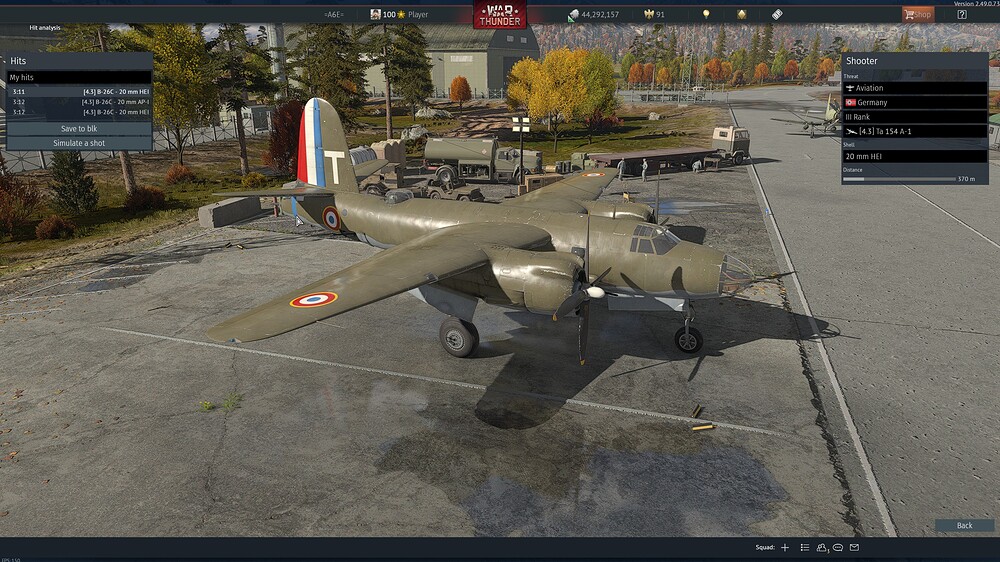Choose the B-26C 20 mm AP-I hit row
This screenshot has height=562, width=1000.
[x=79, y=102]
